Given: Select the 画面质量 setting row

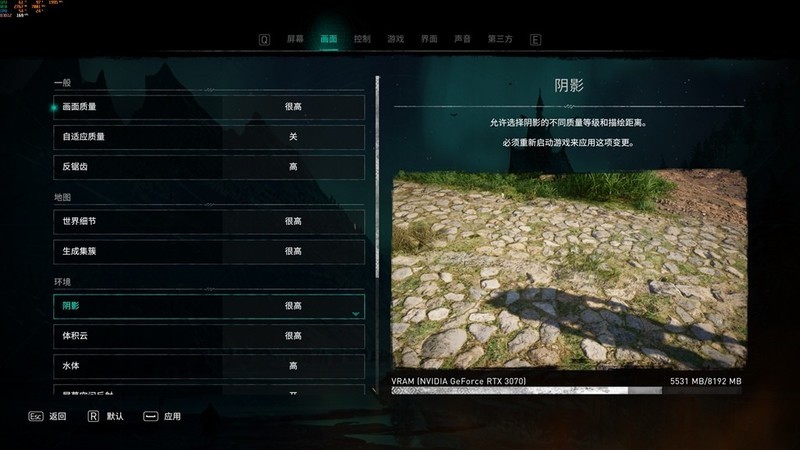Looking at the screenshot, I should [x=209, y=106].
